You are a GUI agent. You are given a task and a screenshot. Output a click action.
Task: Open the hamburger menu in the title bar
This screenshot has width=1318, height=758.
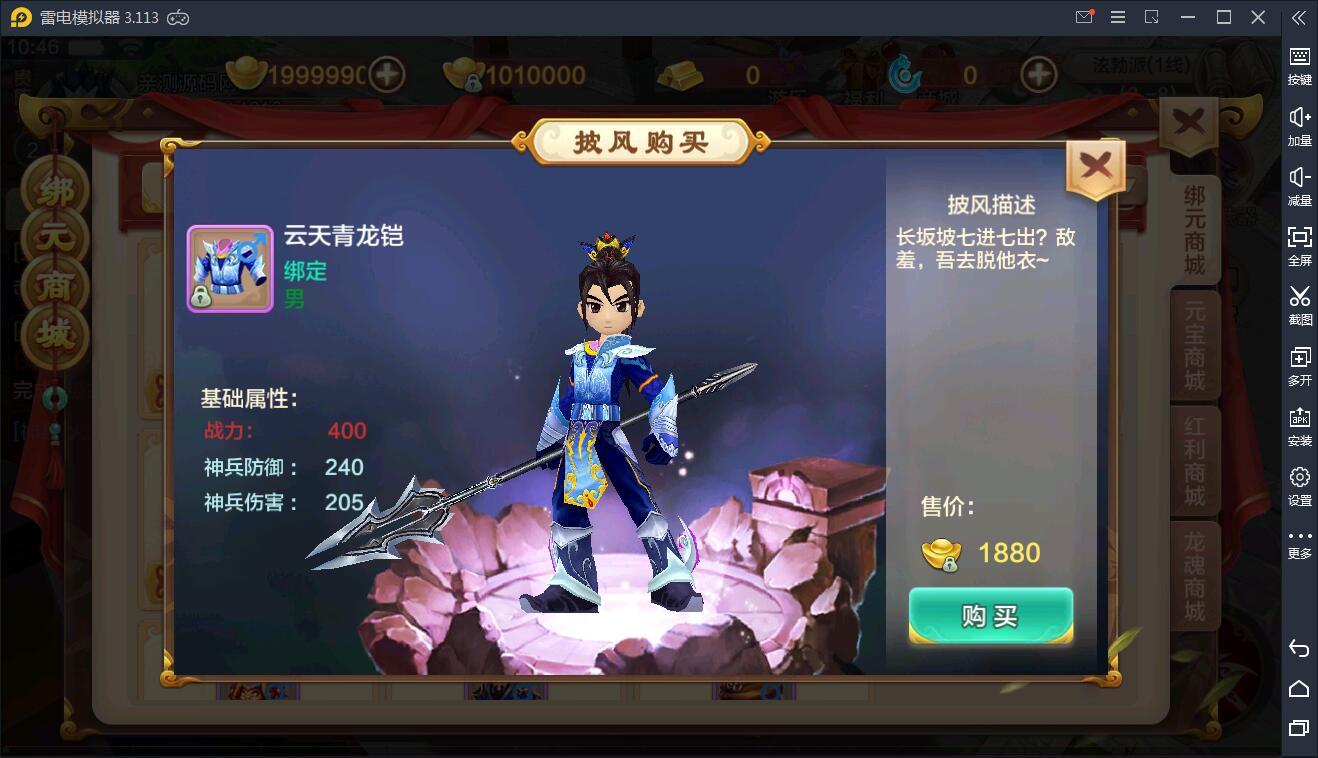pyautogui.click(x=1117, y=17)
